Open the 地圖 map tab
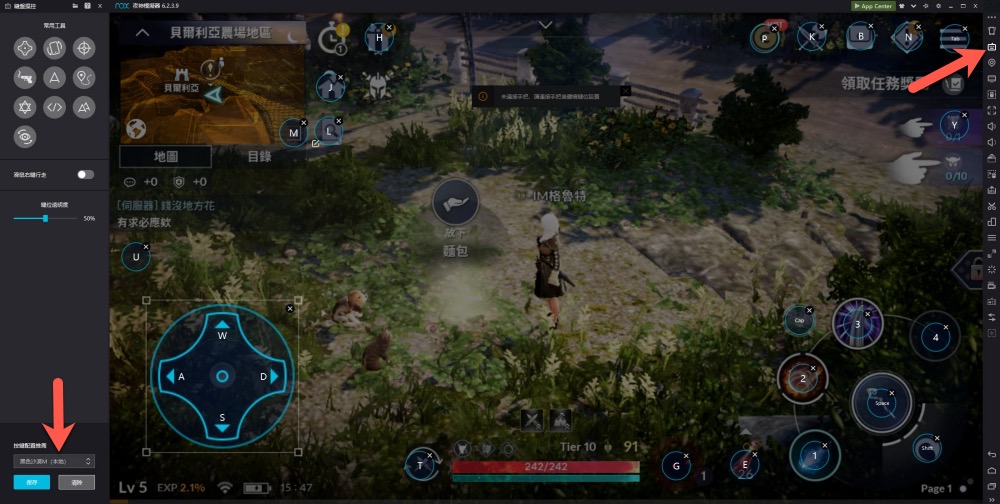Viewport: 1000px width, 504px height. tap(165, 157)
